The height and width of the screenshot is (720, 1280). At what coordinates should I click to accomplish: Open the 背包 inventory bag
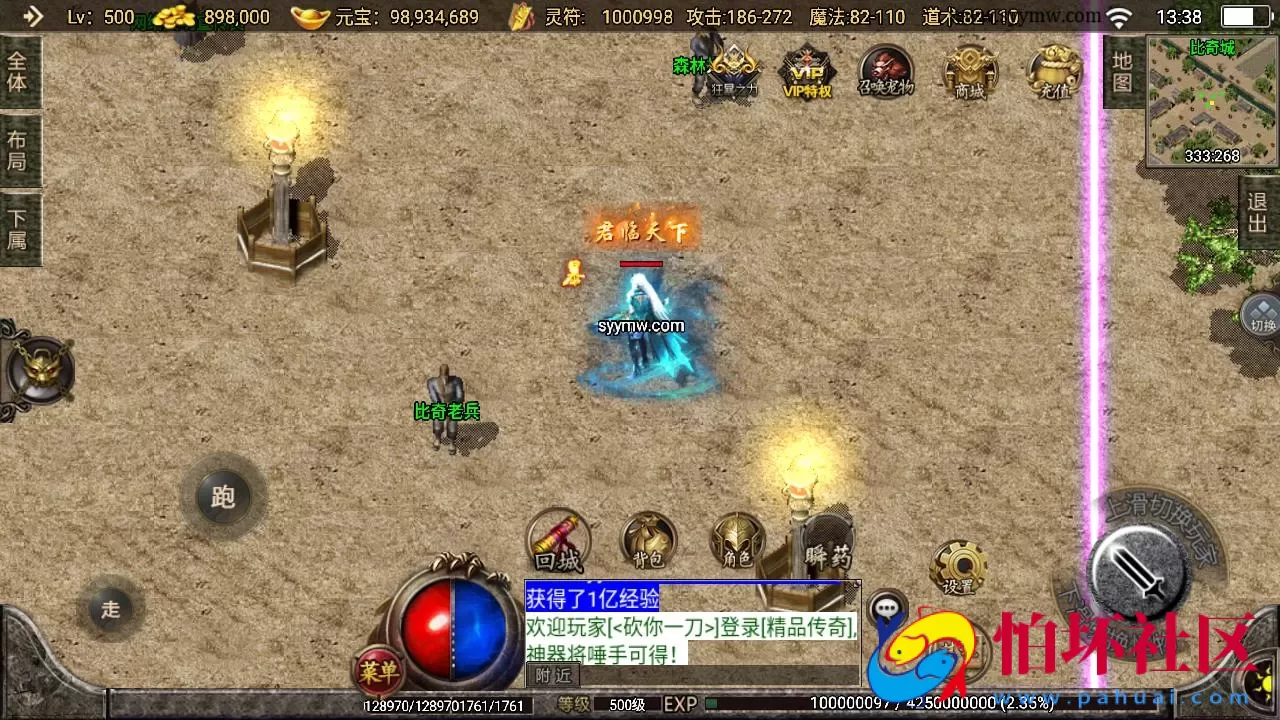[x=648, y=540]
